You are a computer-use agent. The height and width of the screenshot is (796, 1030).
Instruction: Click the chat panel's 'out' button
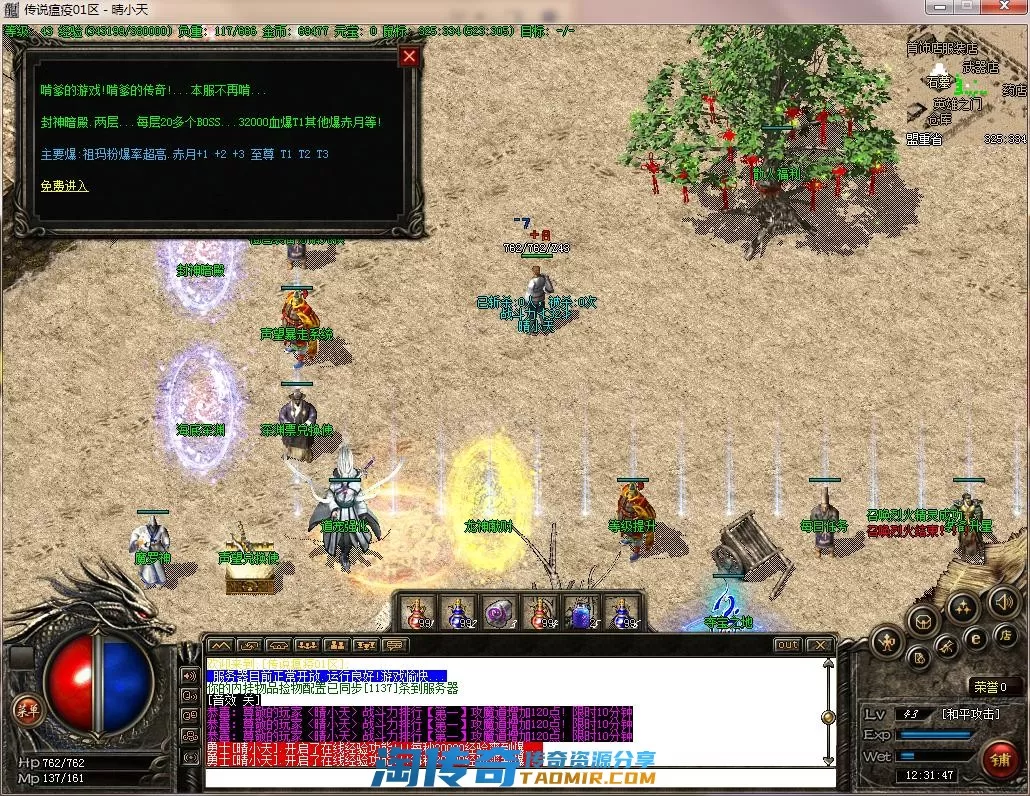(788, 645)
